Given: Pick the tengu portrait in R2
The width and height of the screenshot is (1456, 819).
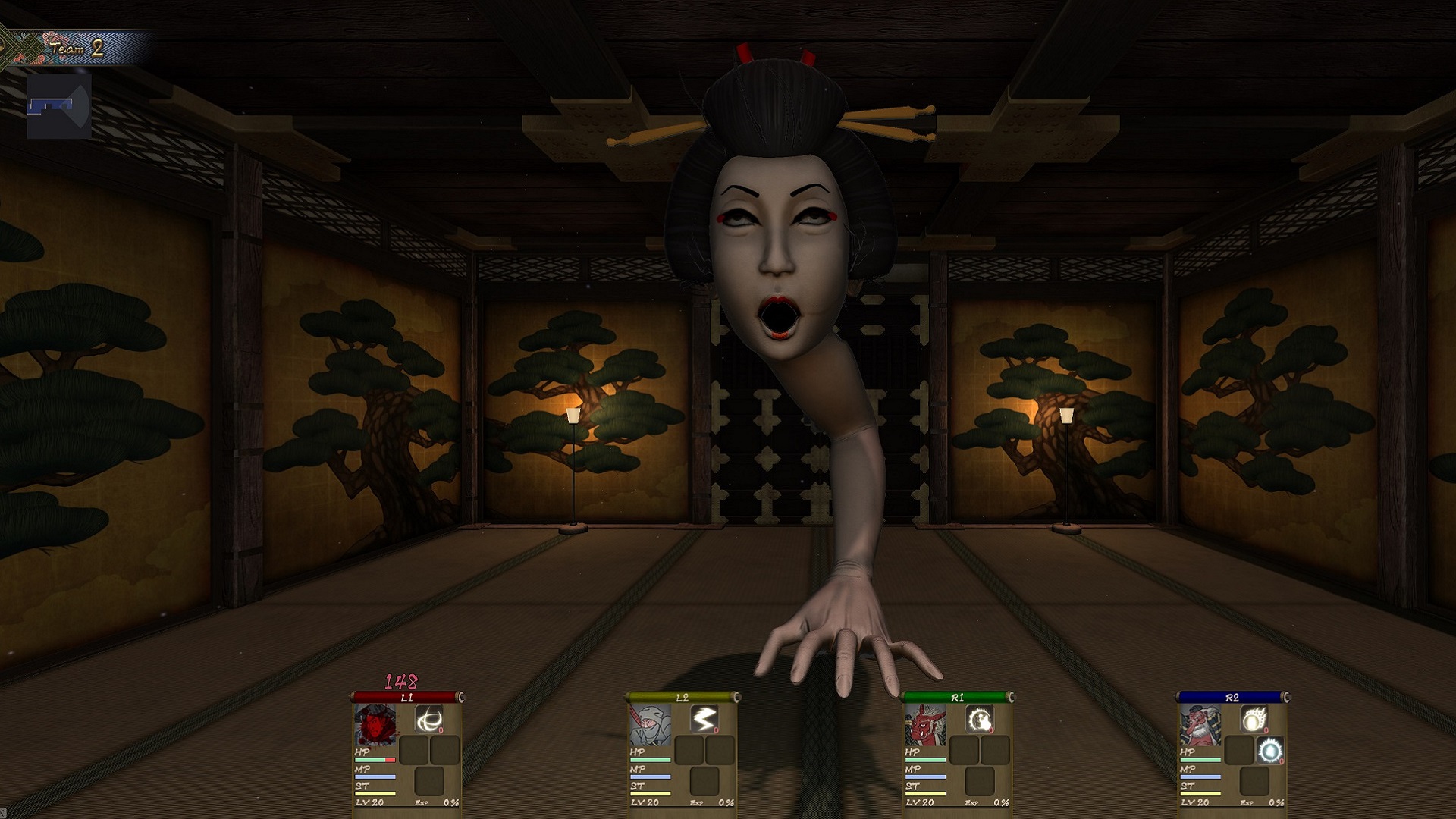Looking at the screenshot, I should pos(1200,724).
